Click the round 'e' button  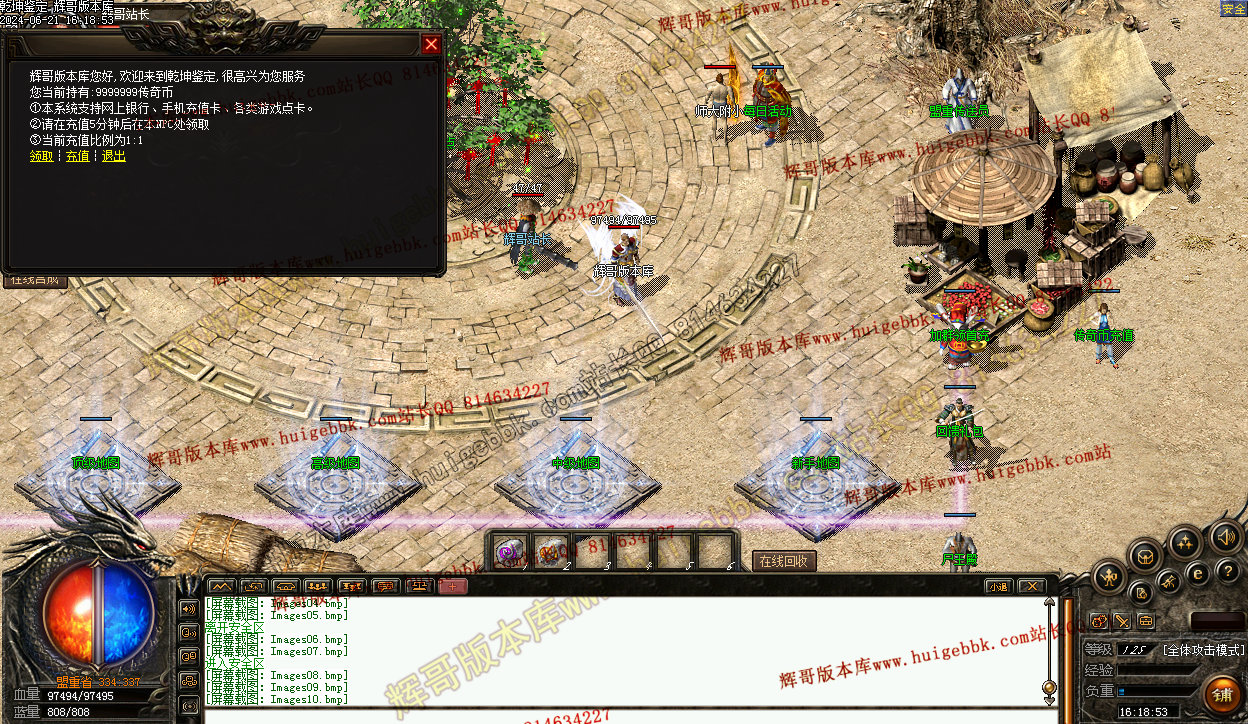click(1197, 574)
